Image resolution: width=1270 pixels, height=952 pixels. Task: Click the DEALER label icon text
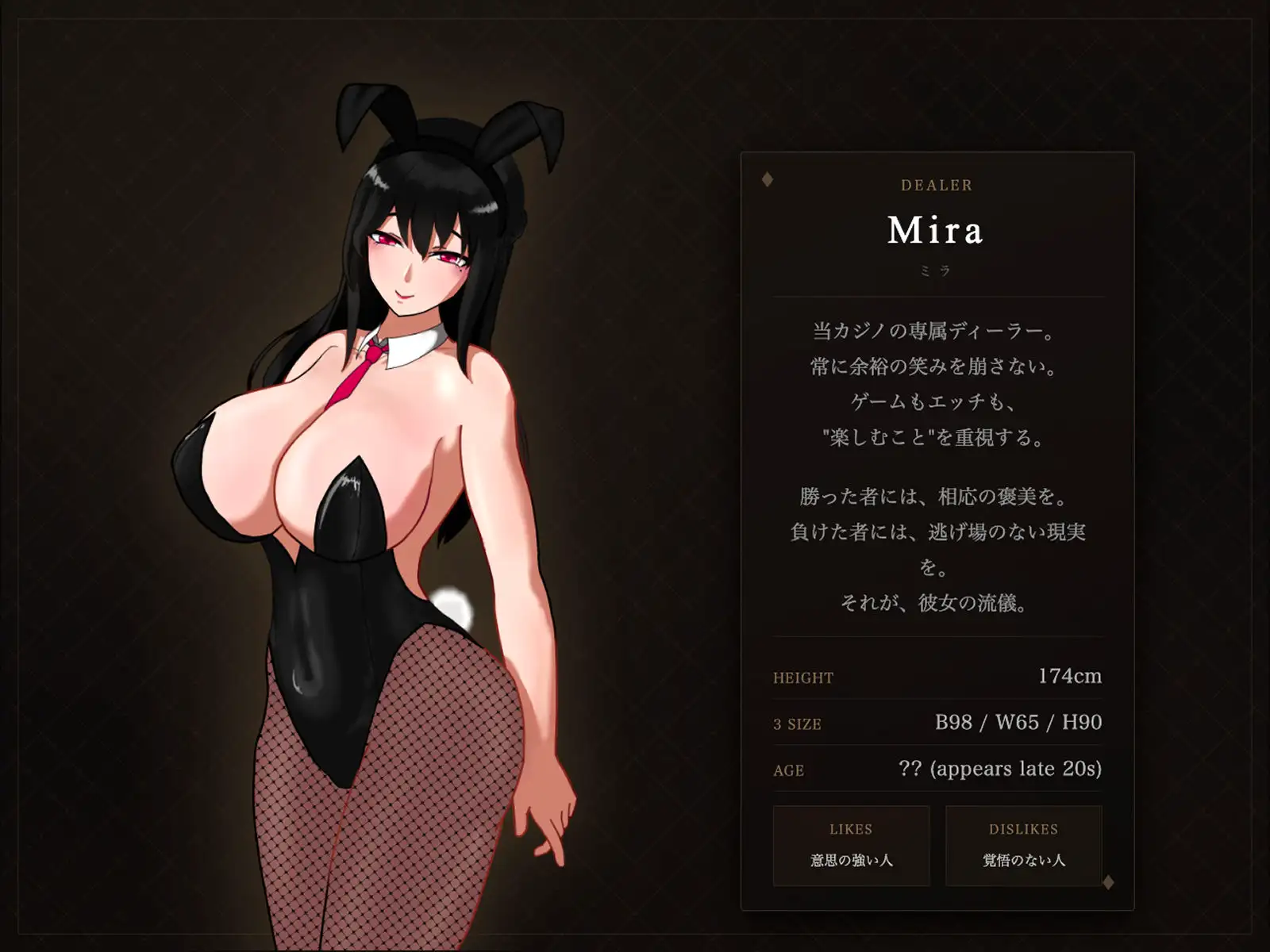937,186
